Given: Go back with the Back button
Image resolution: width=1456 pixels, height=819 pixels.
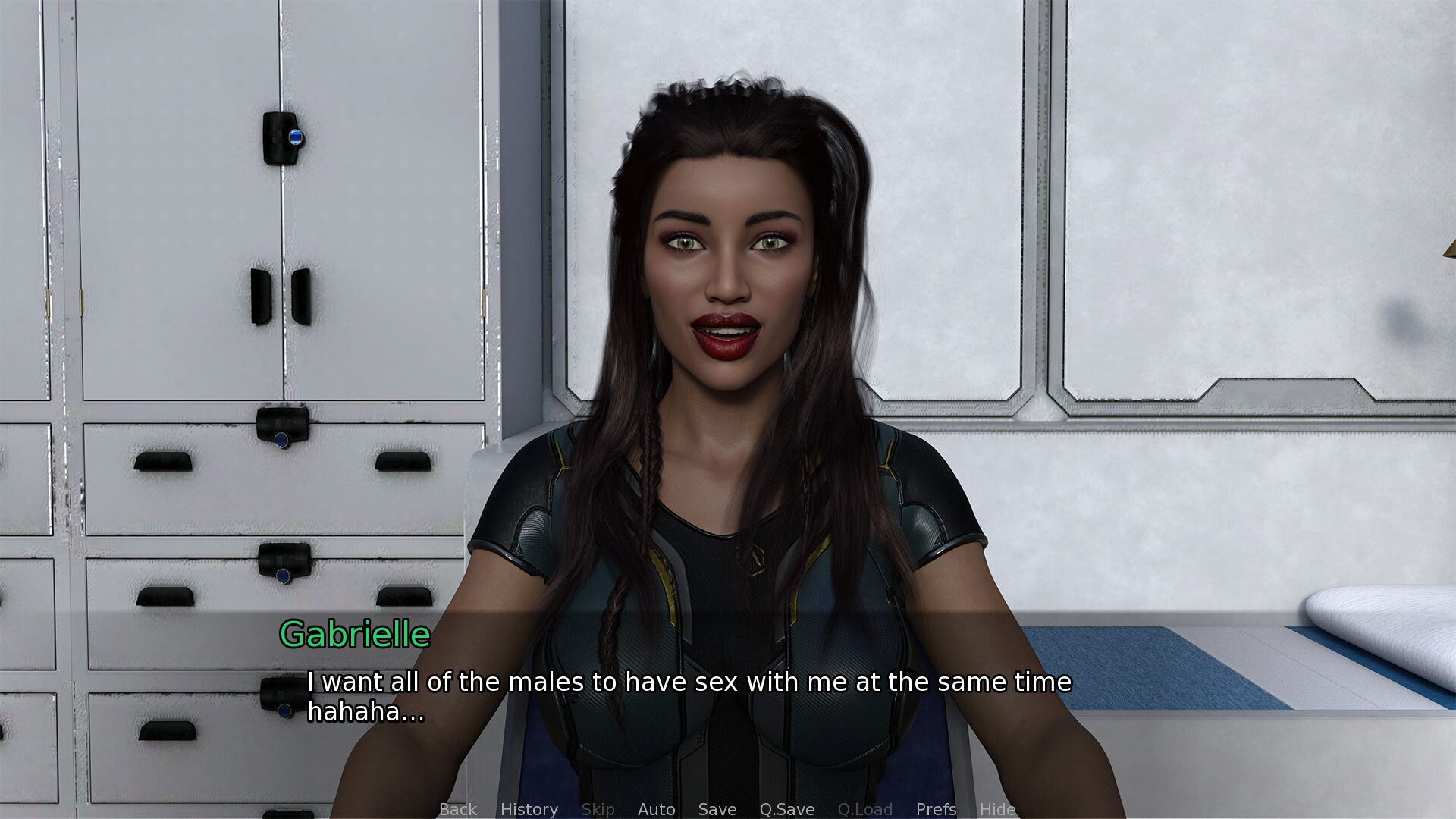Looking at the screenshot, I should pyautogui.click(x=458, y=809).
